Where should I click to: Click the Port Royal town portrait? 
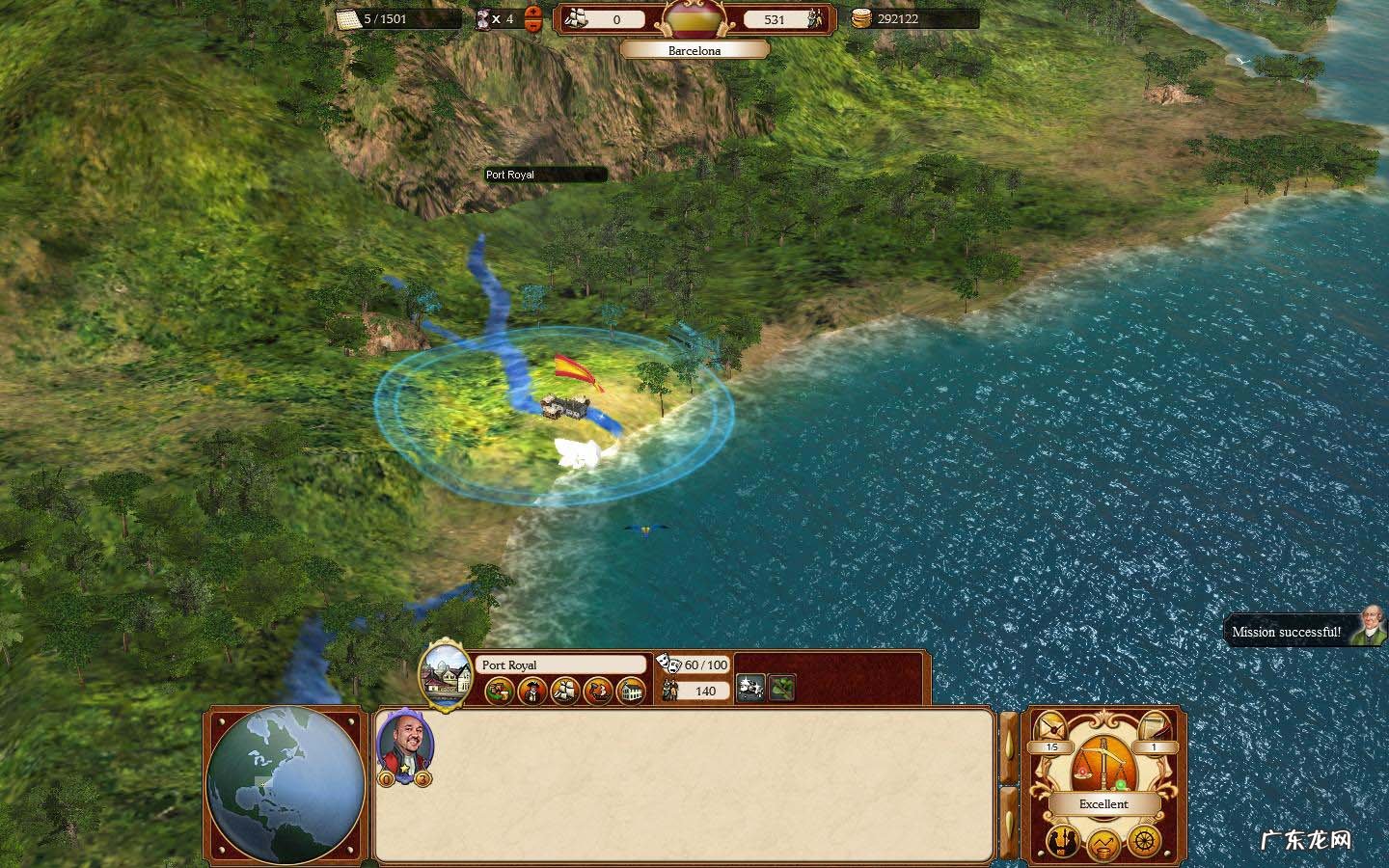point(445,673)
